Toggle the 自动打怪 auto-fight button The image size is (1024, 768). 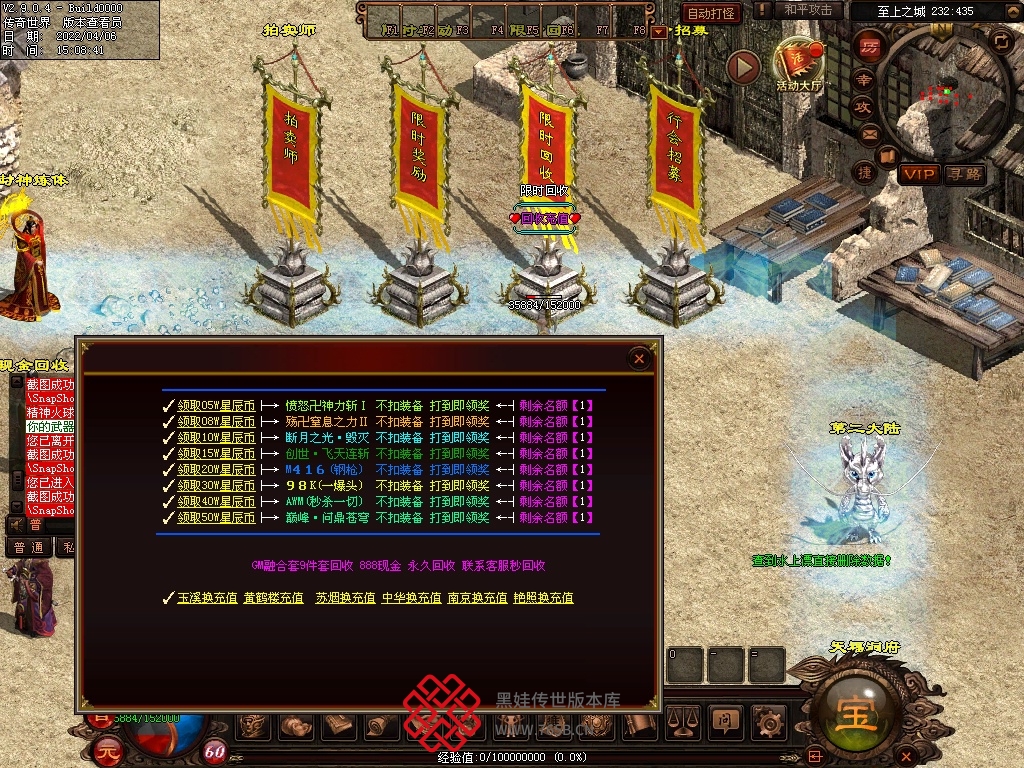point(711,13)
